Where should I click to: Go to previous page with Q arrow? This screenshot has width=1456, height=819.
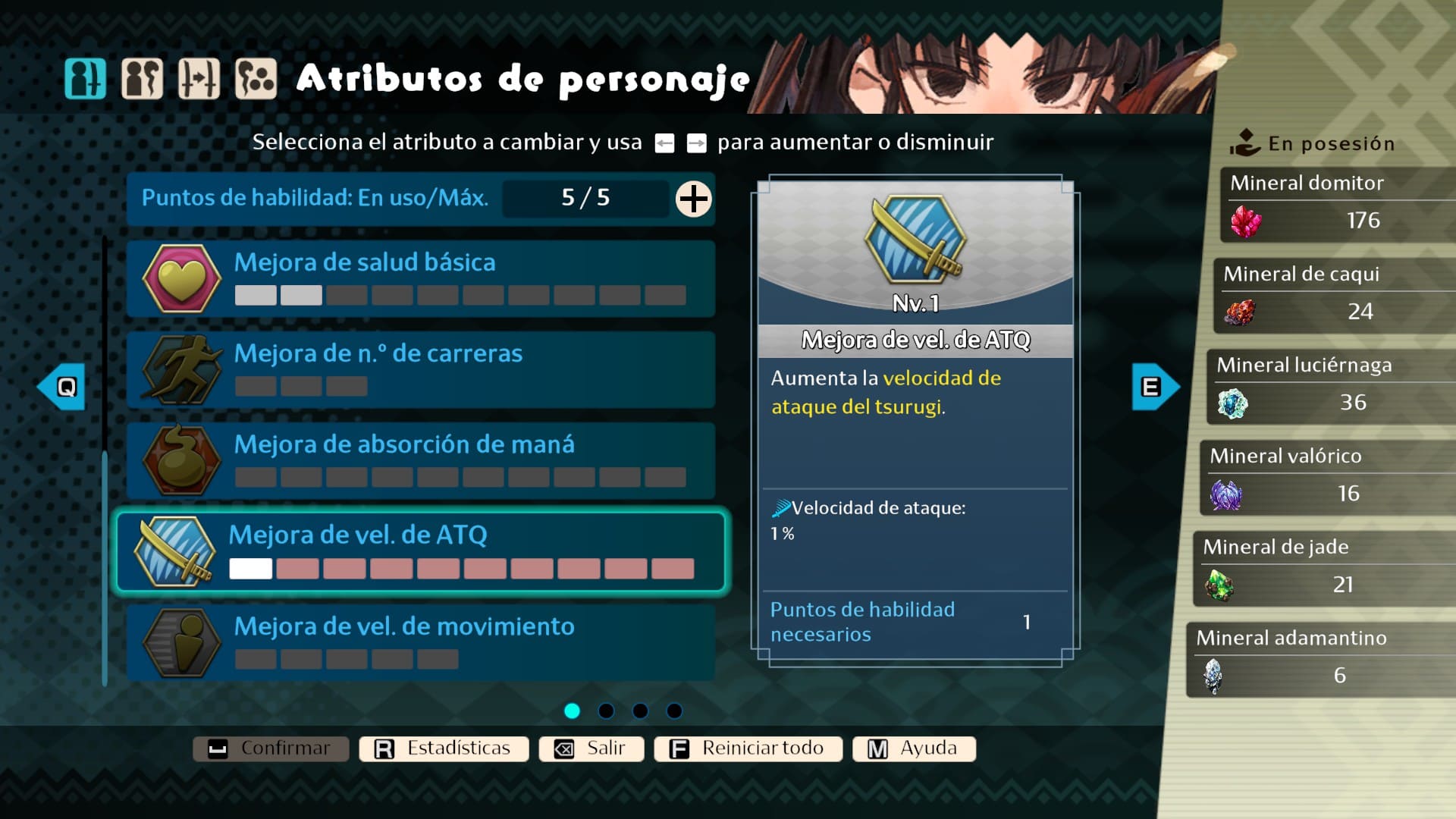[x=61, y=387]
